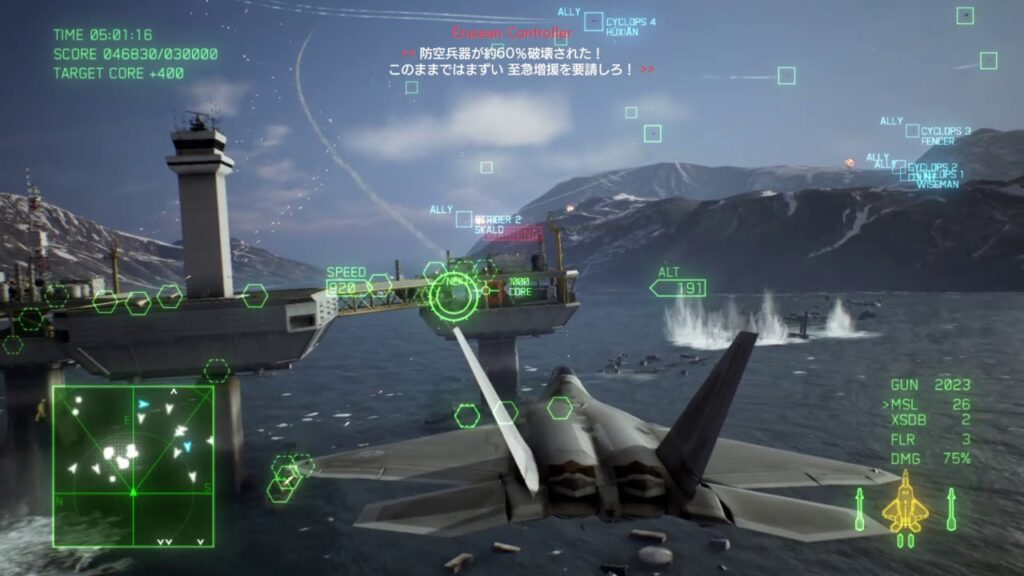Choose the MSL missile weapon row
The width and height of the screenshot is (1024, 576).
[x=930, y=404]
